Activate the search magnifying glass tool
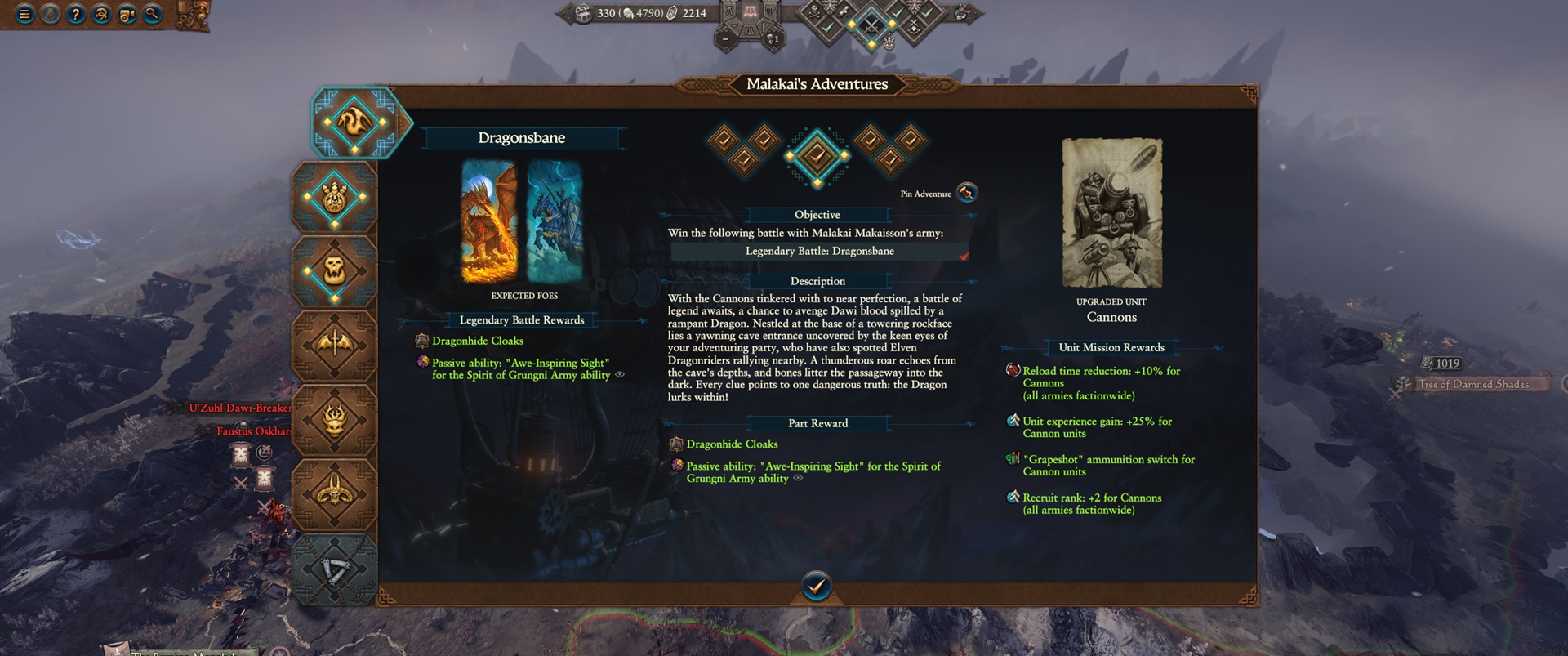This screenshot has height=656, width=1568. coord(150,14)
